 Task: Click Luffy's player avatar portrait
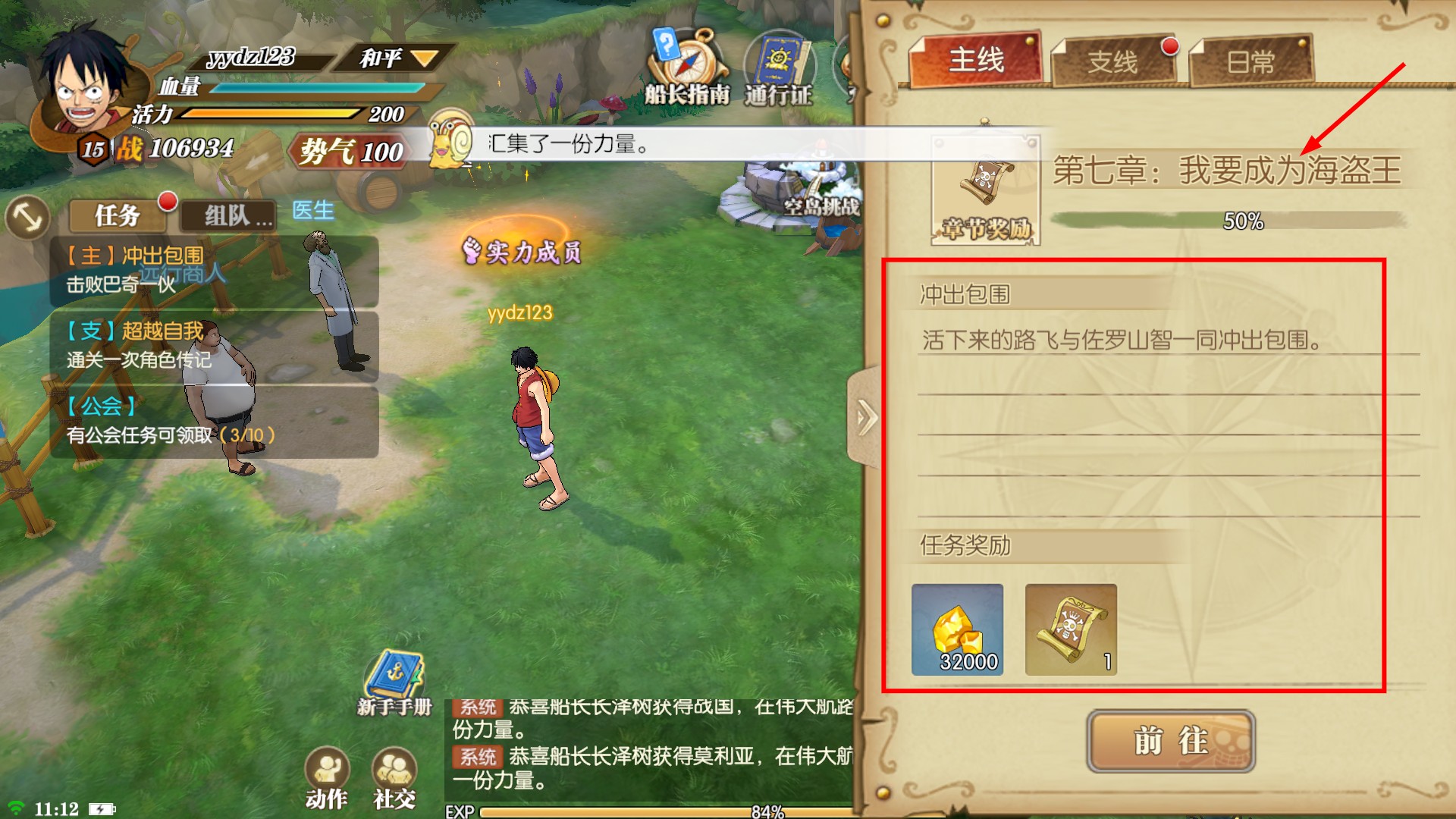tap(85, 85)
